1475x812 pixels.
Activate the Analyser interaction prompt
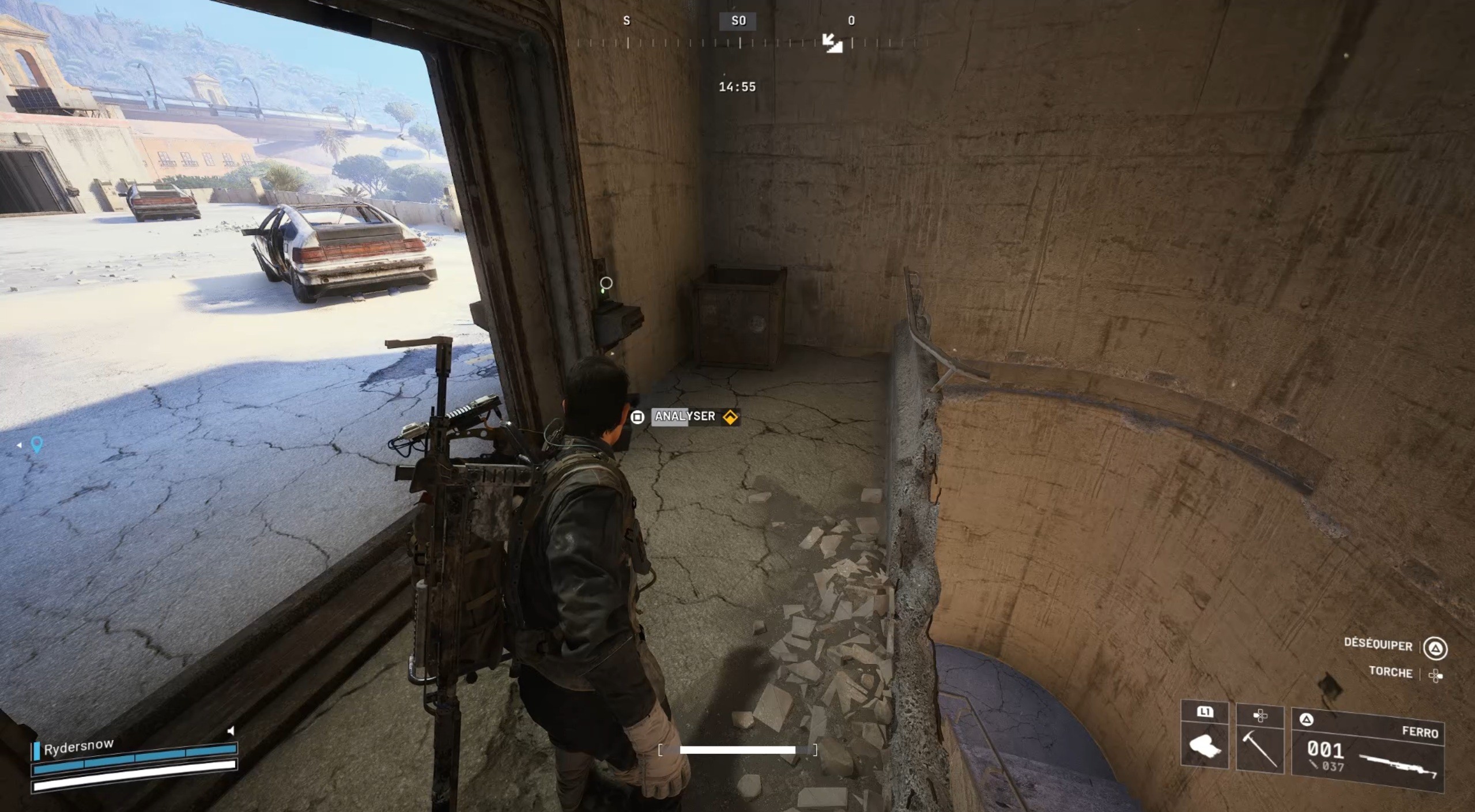click(x=685, y=416)
